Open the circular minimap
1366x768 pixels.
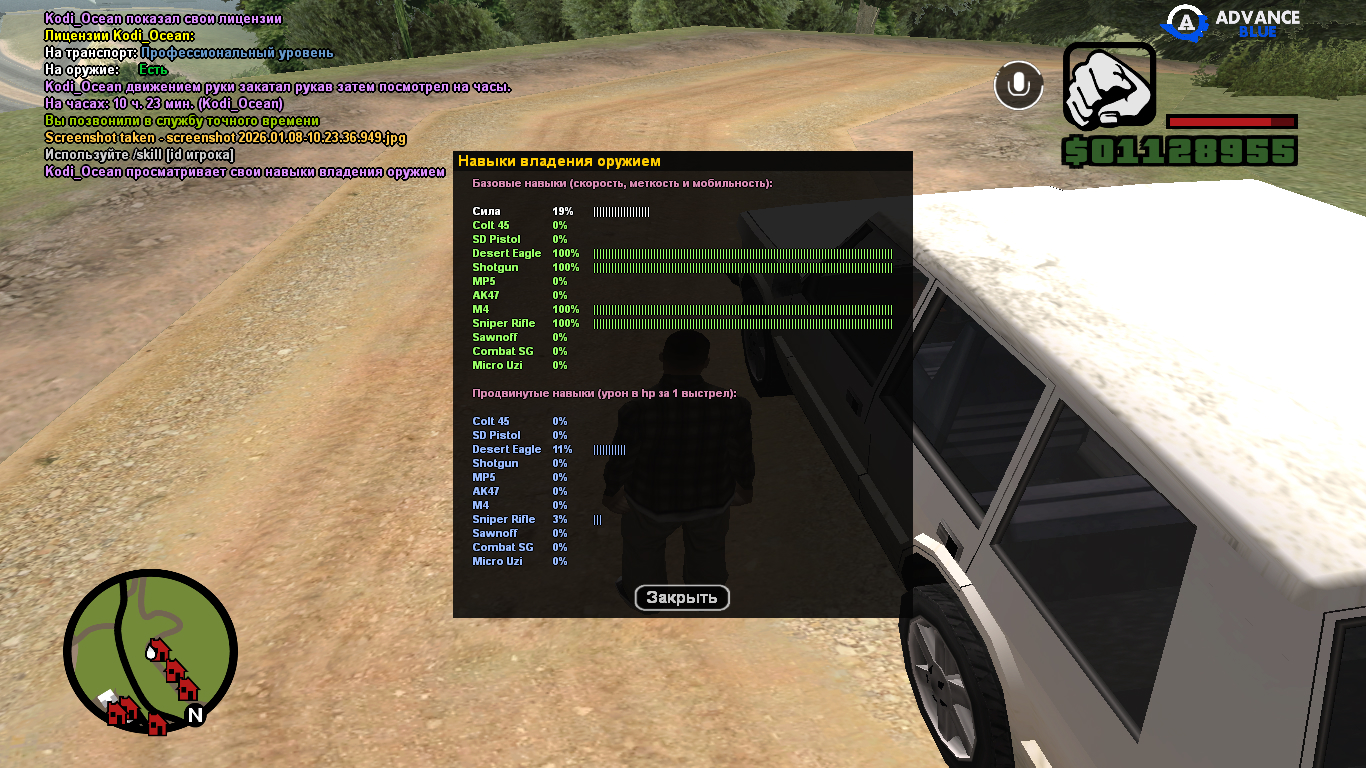[x=150, y=652]
